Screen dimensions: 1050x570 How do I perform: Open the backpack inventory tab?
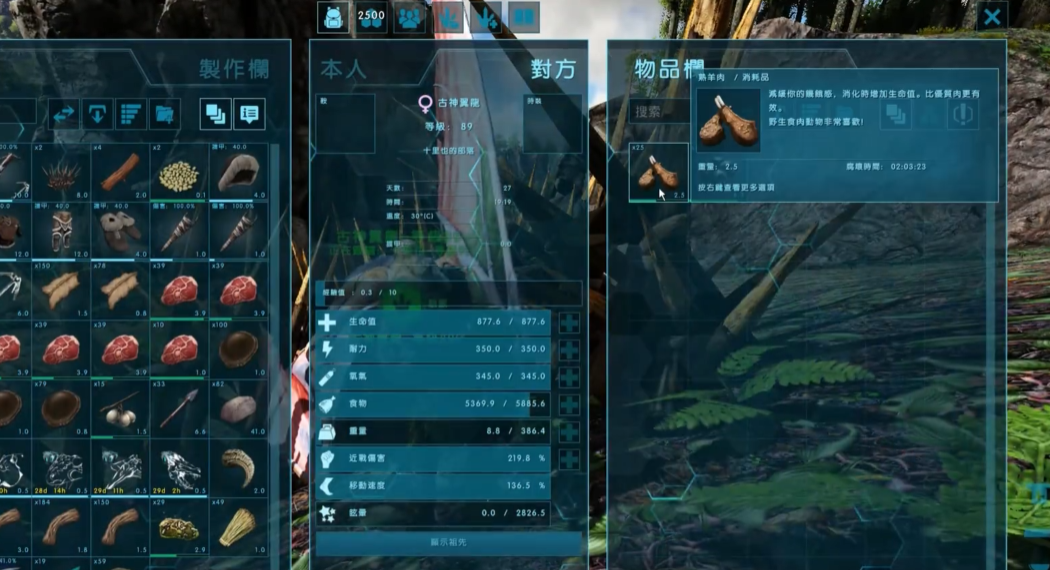click(x=333, y=17)
